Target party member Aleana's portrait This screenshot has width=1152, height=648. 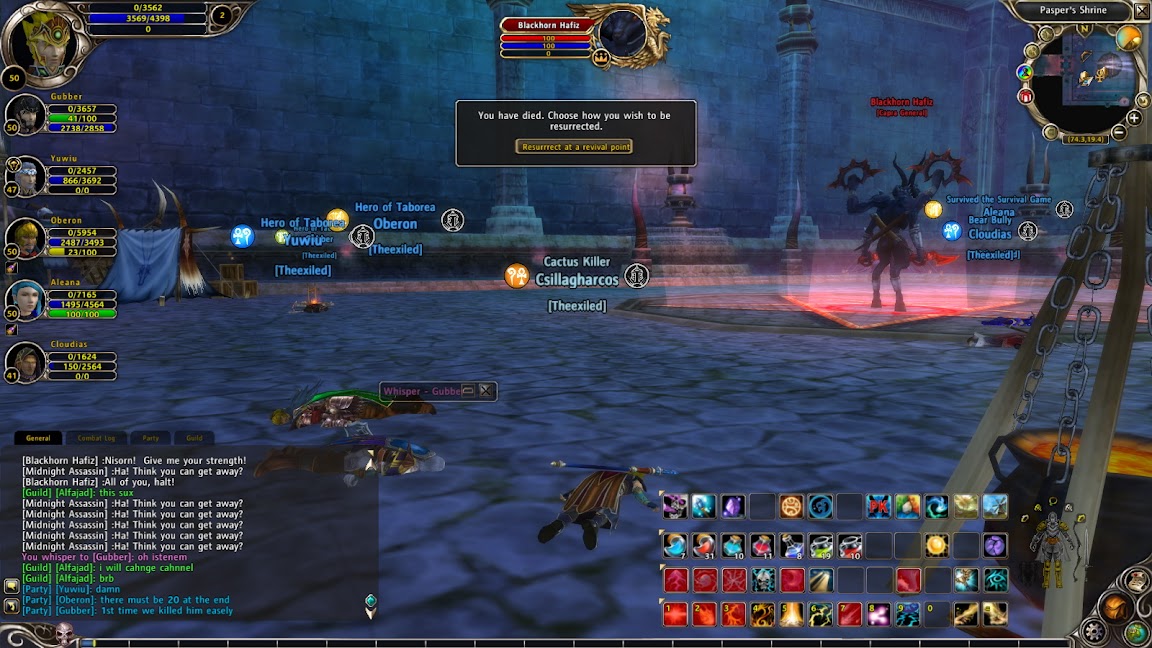27,300
